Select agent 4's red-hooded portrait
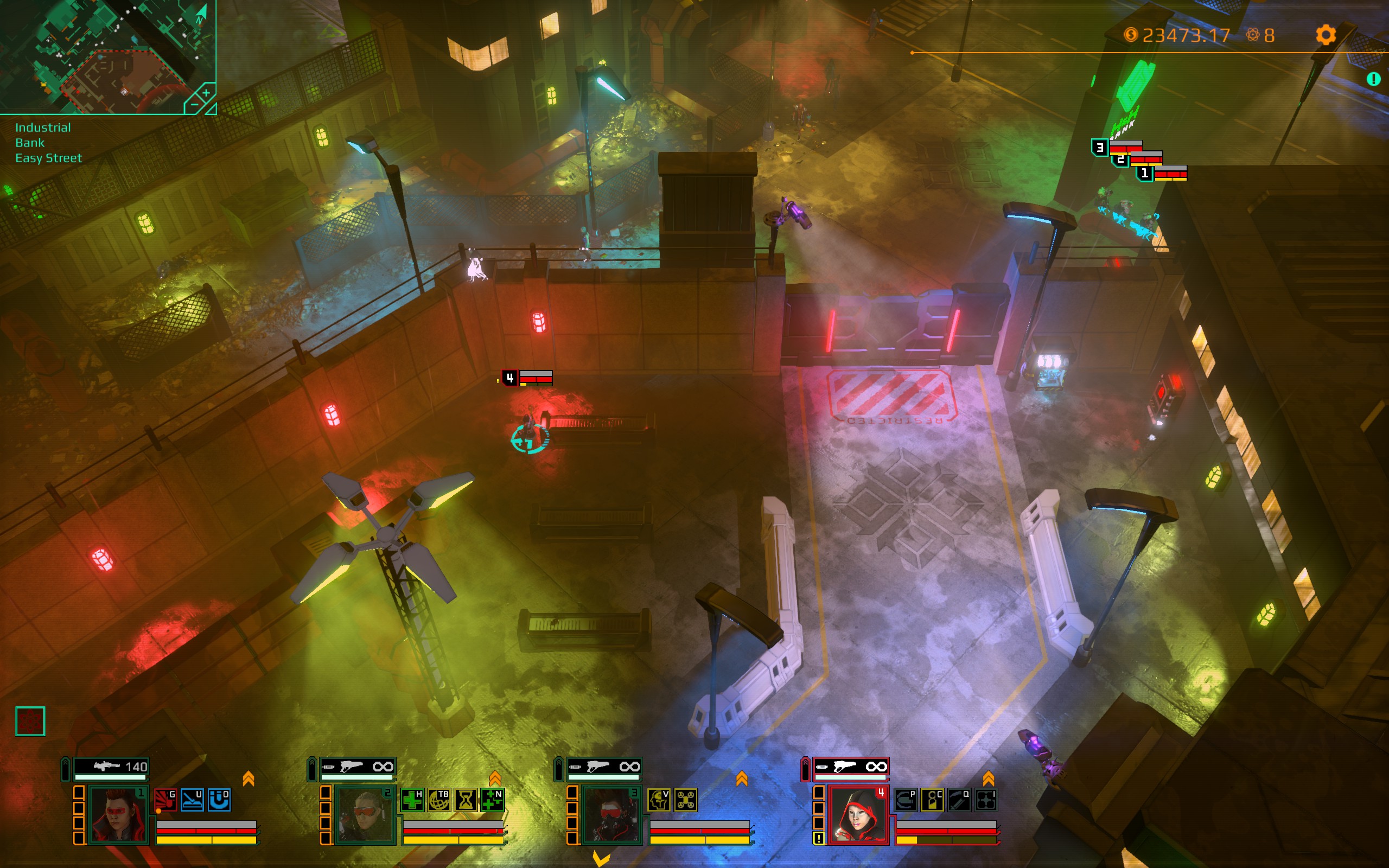Viewport: 1389px width, 868px height. tap(859, 815)
